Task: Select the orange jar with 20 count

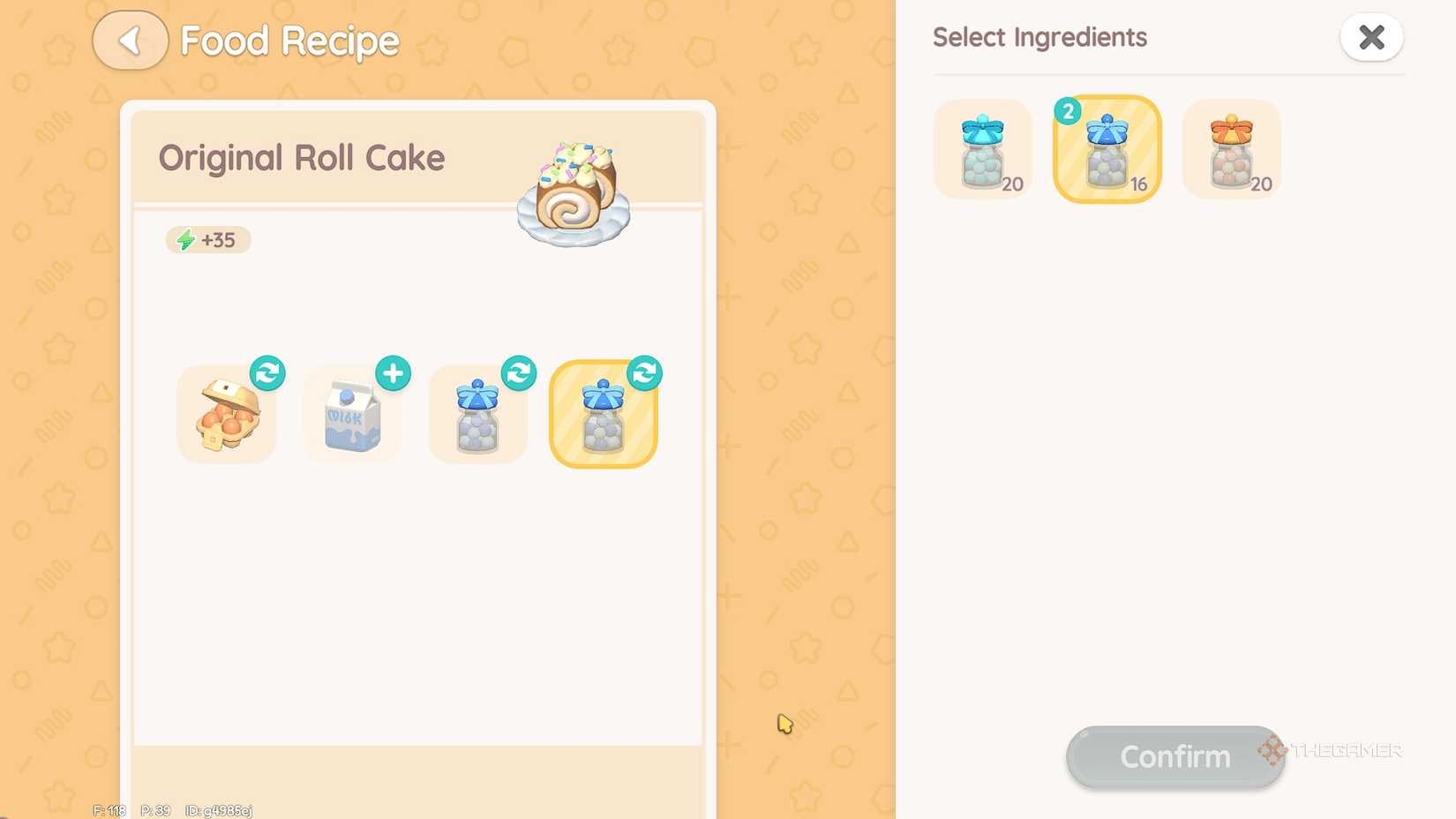Action: [x=1231, y=148]
